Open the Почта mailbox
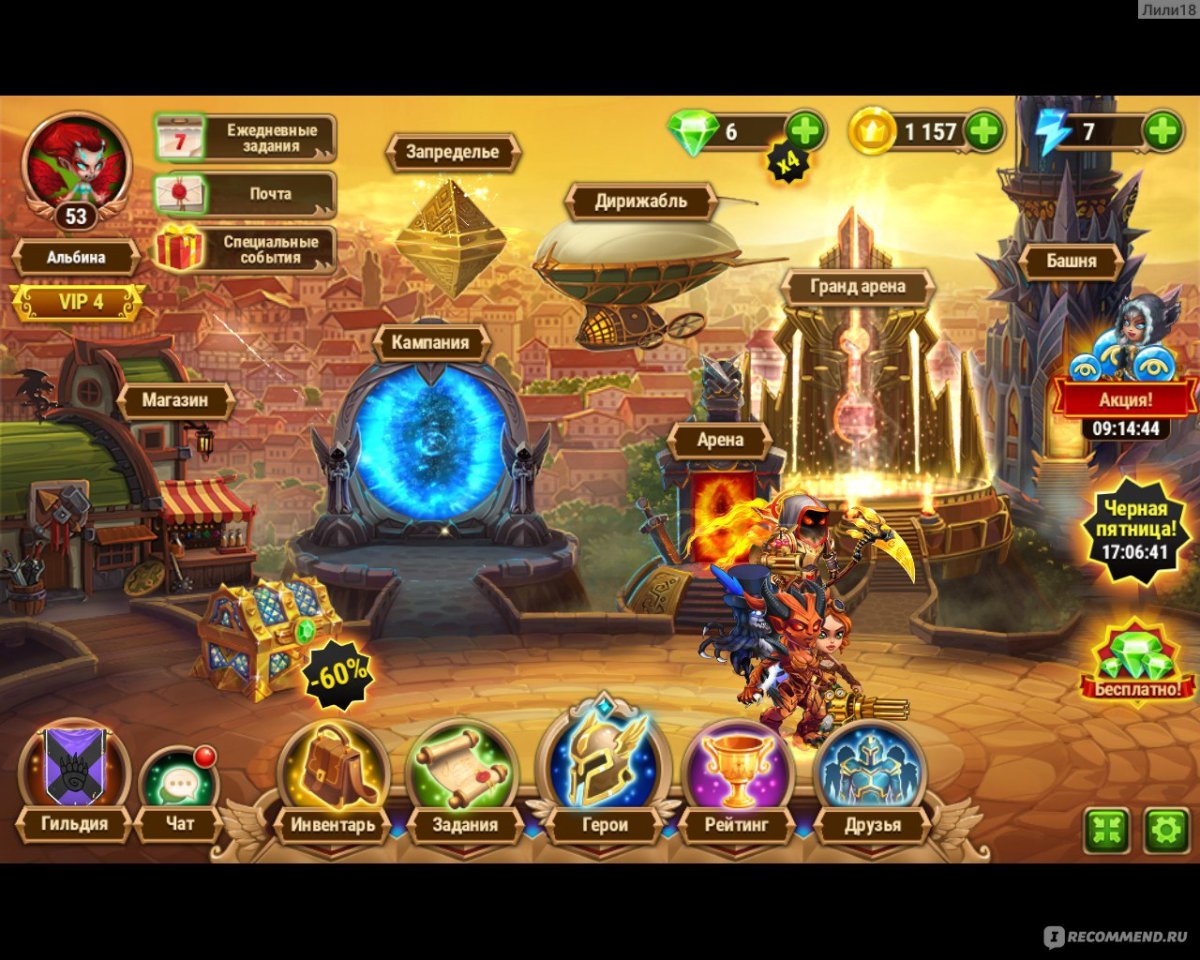 point(246,193)
